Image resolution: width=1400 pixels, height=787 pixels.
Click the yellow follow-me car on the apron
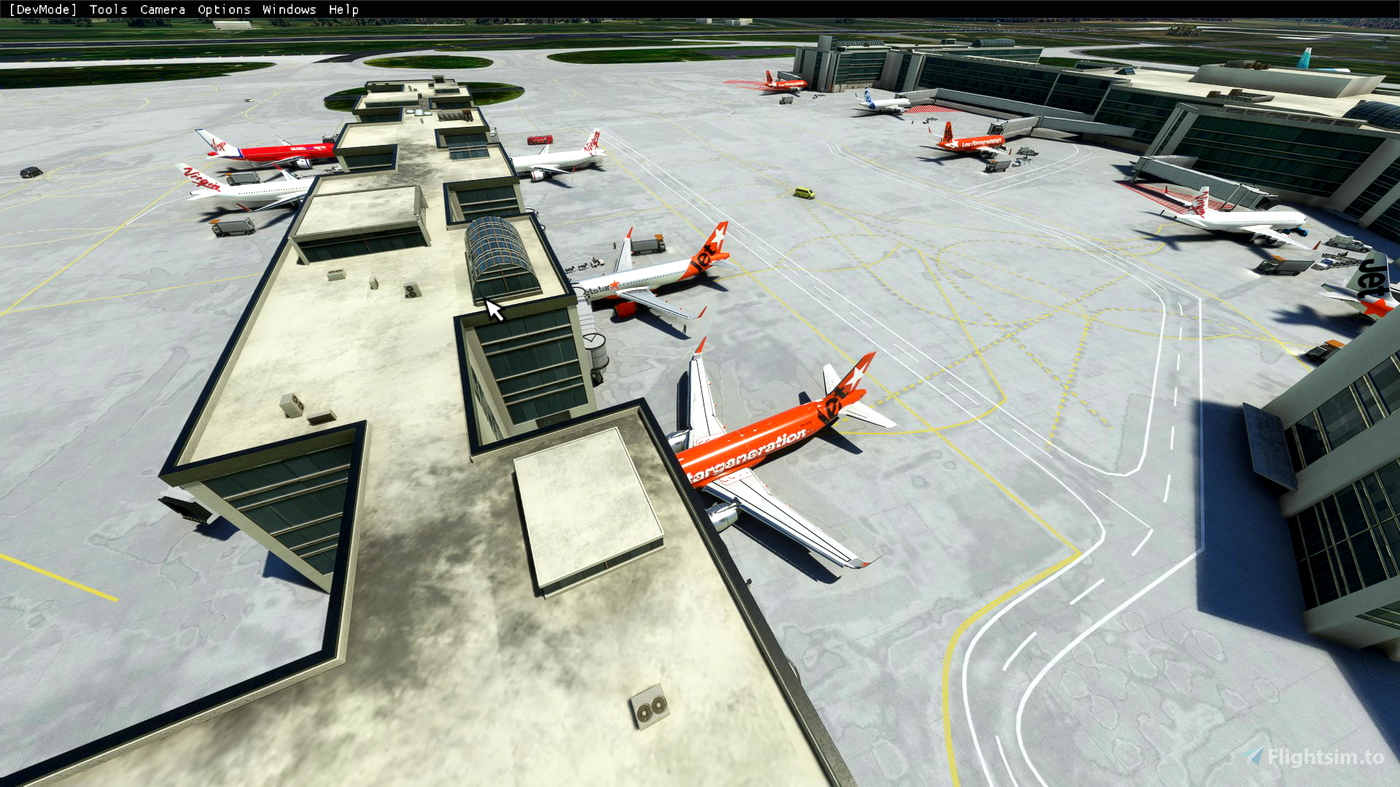point(806,191)
